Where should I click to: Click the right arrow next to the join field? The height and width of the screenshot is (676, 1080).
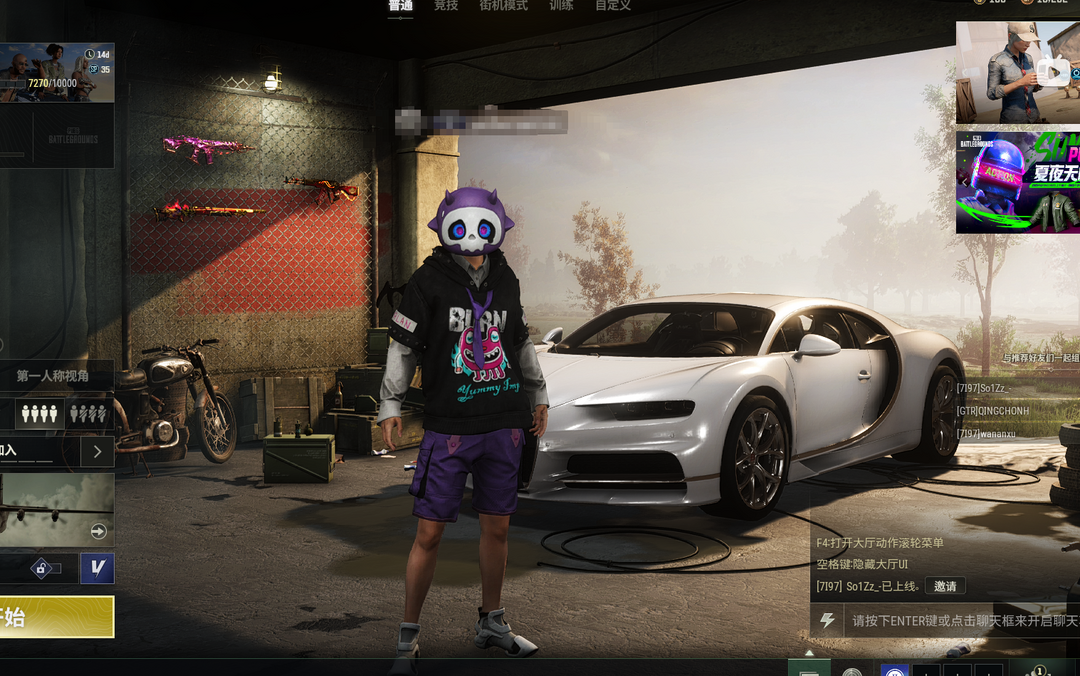[97, 451]
